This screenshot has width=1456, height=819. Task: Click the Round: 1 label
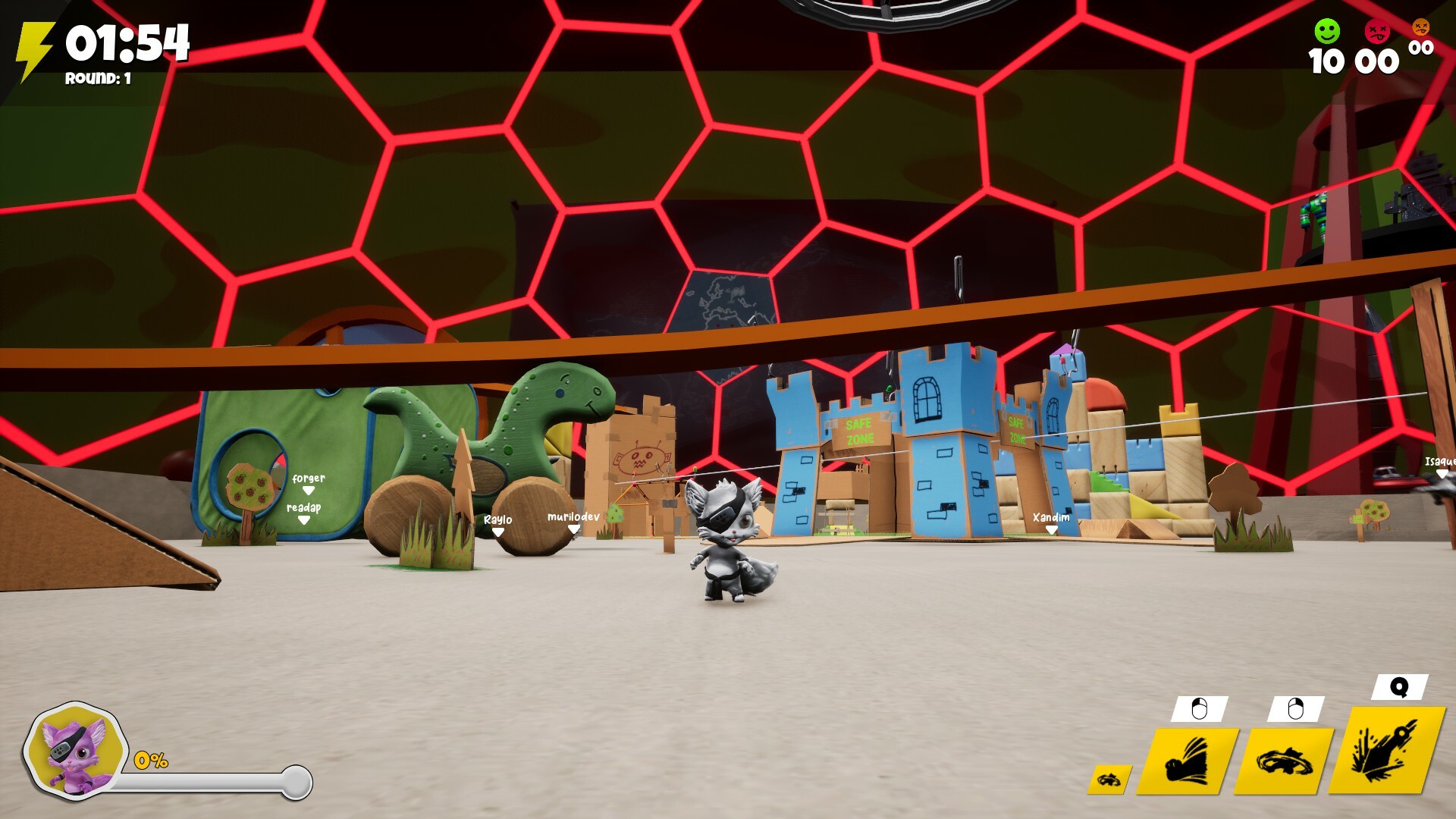pyautogui.click(x=97, y=77)
